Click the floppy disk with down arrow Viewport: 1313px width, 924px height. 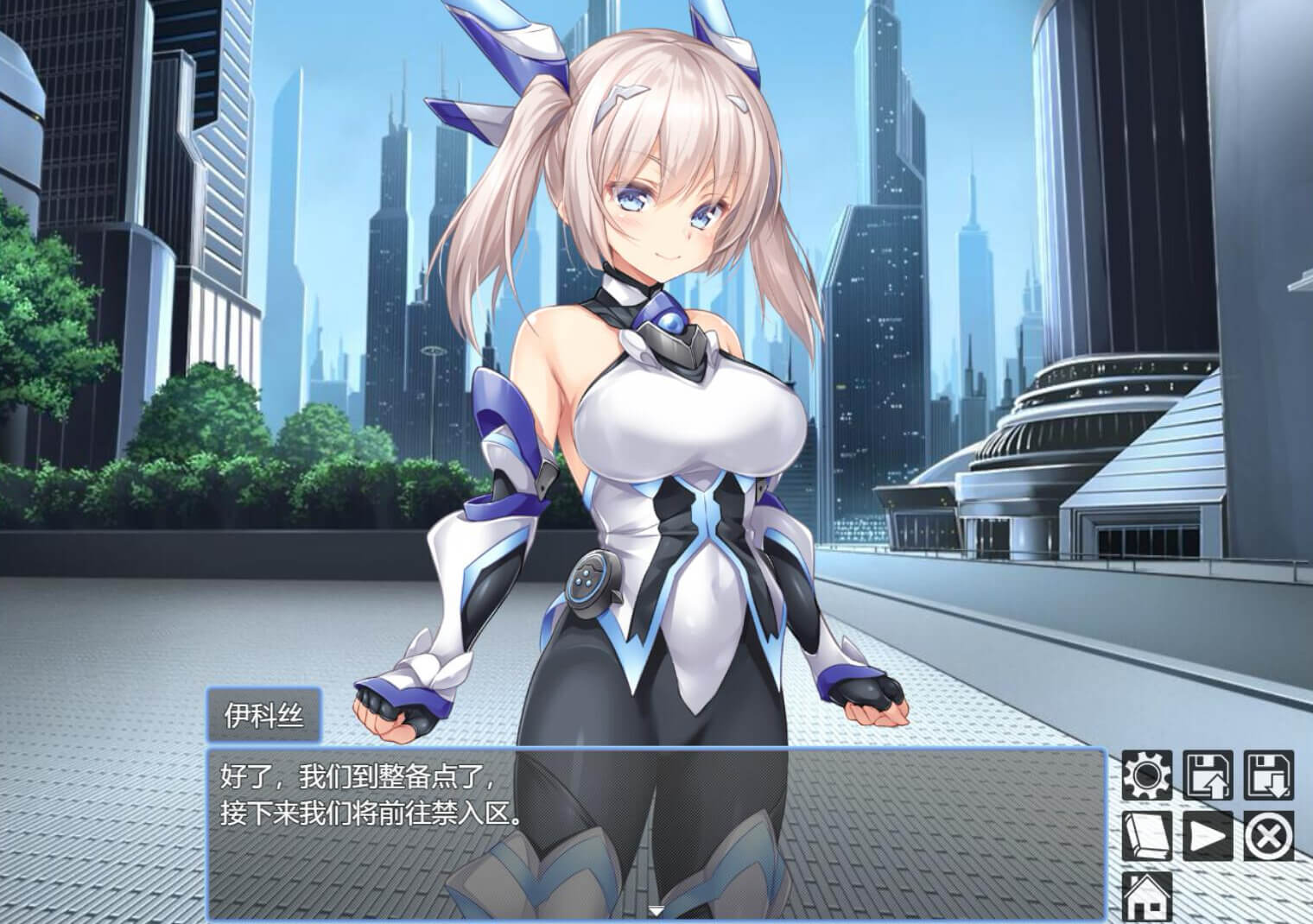pyautogui.click(x=1269, y=775)
